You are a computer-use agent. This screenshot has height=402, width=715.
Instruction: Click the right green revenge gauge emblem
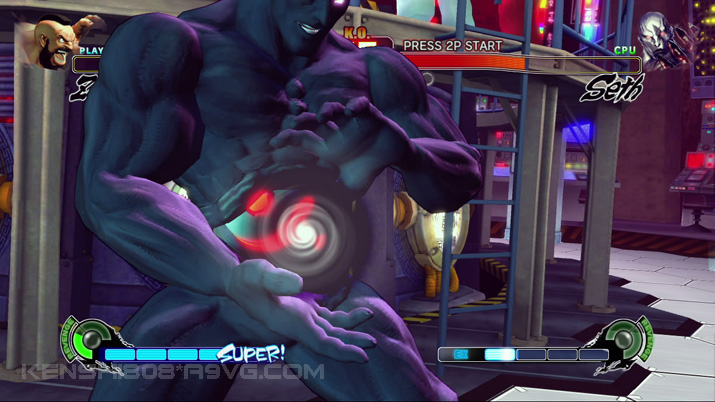click(627, 341)
